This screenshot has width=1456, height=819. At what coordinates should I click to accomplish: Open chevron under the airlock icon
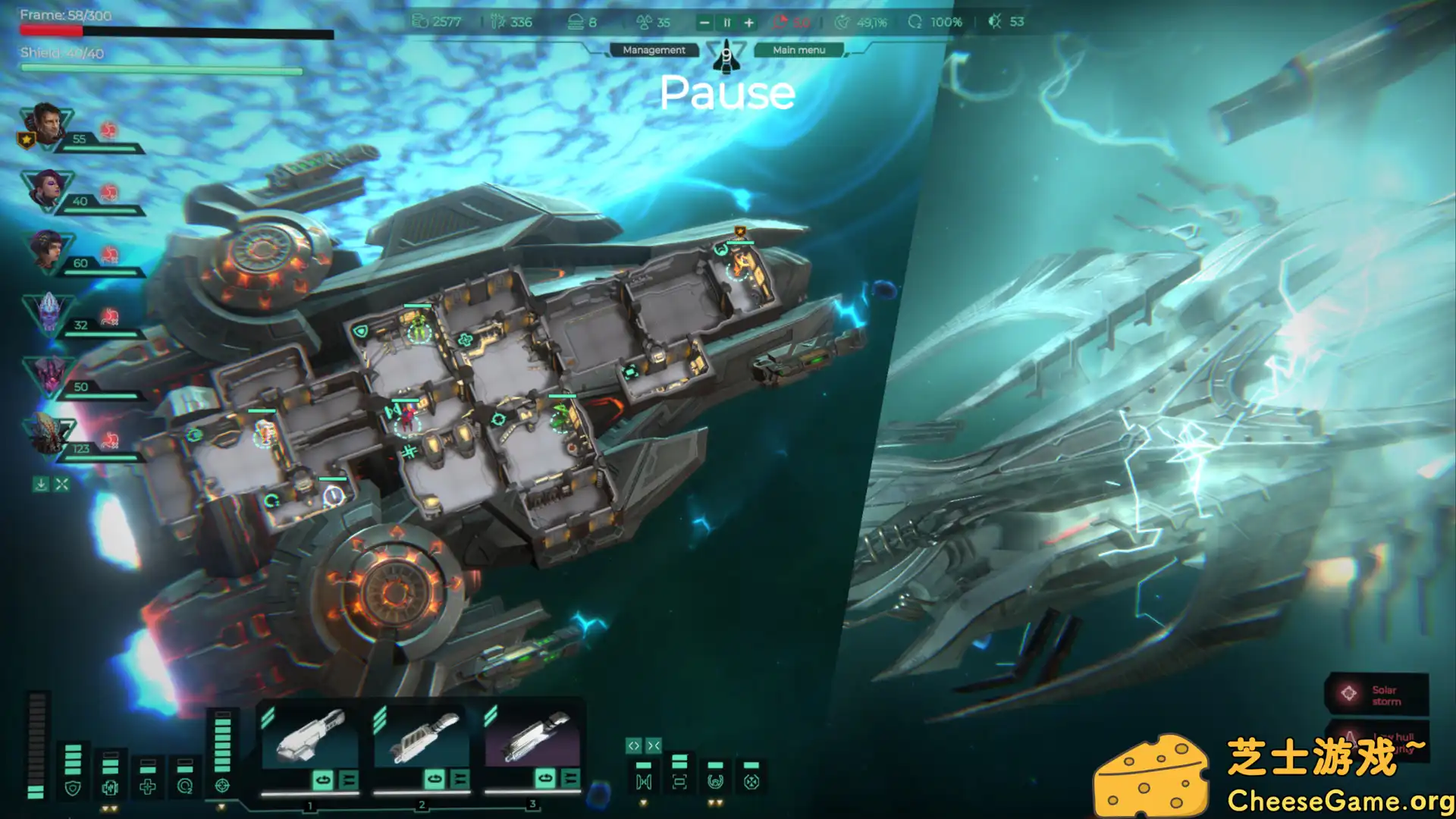tap(644, 802)
